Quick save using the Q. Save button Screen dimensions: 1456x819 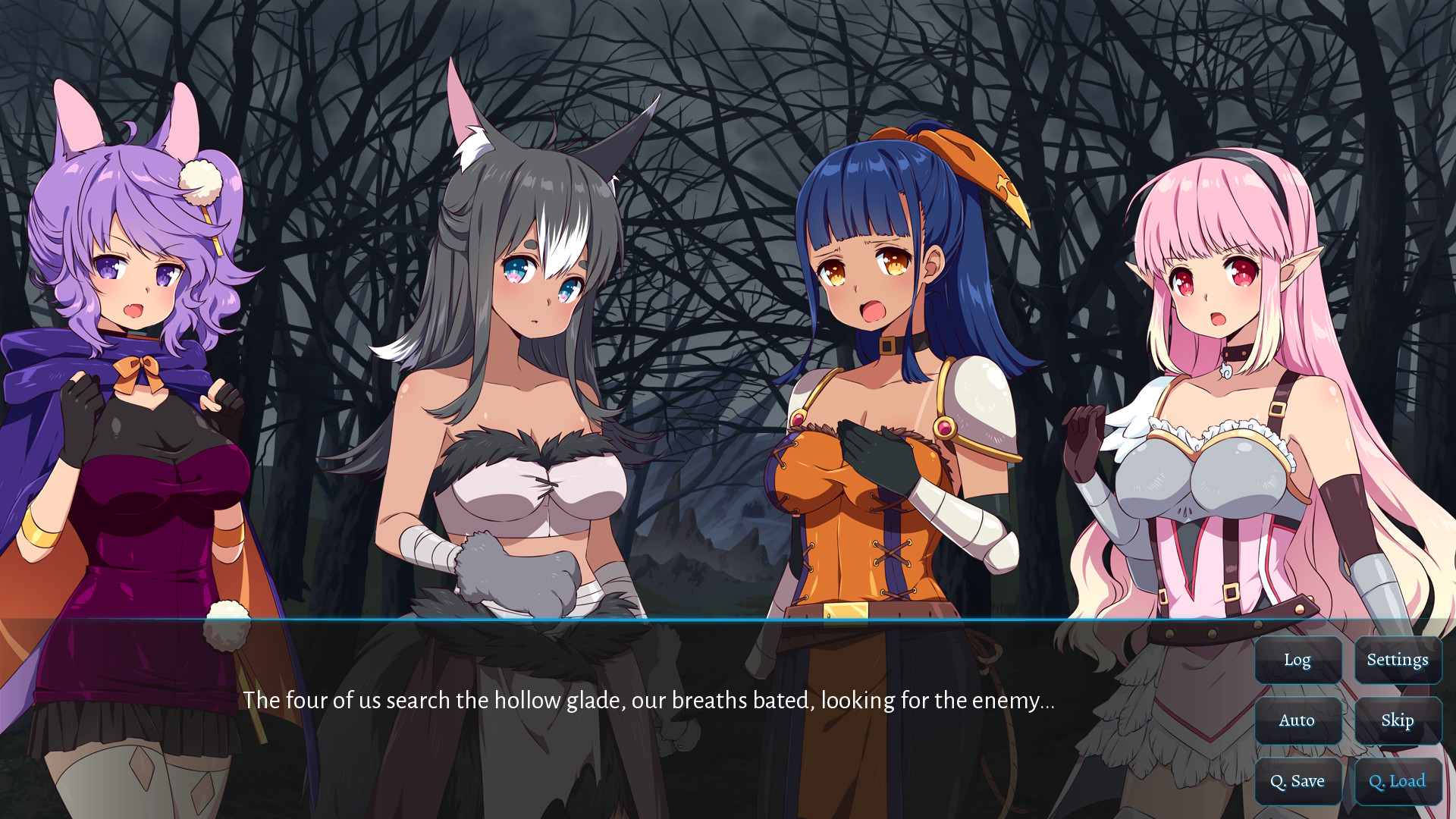[x=1298, y=781]
